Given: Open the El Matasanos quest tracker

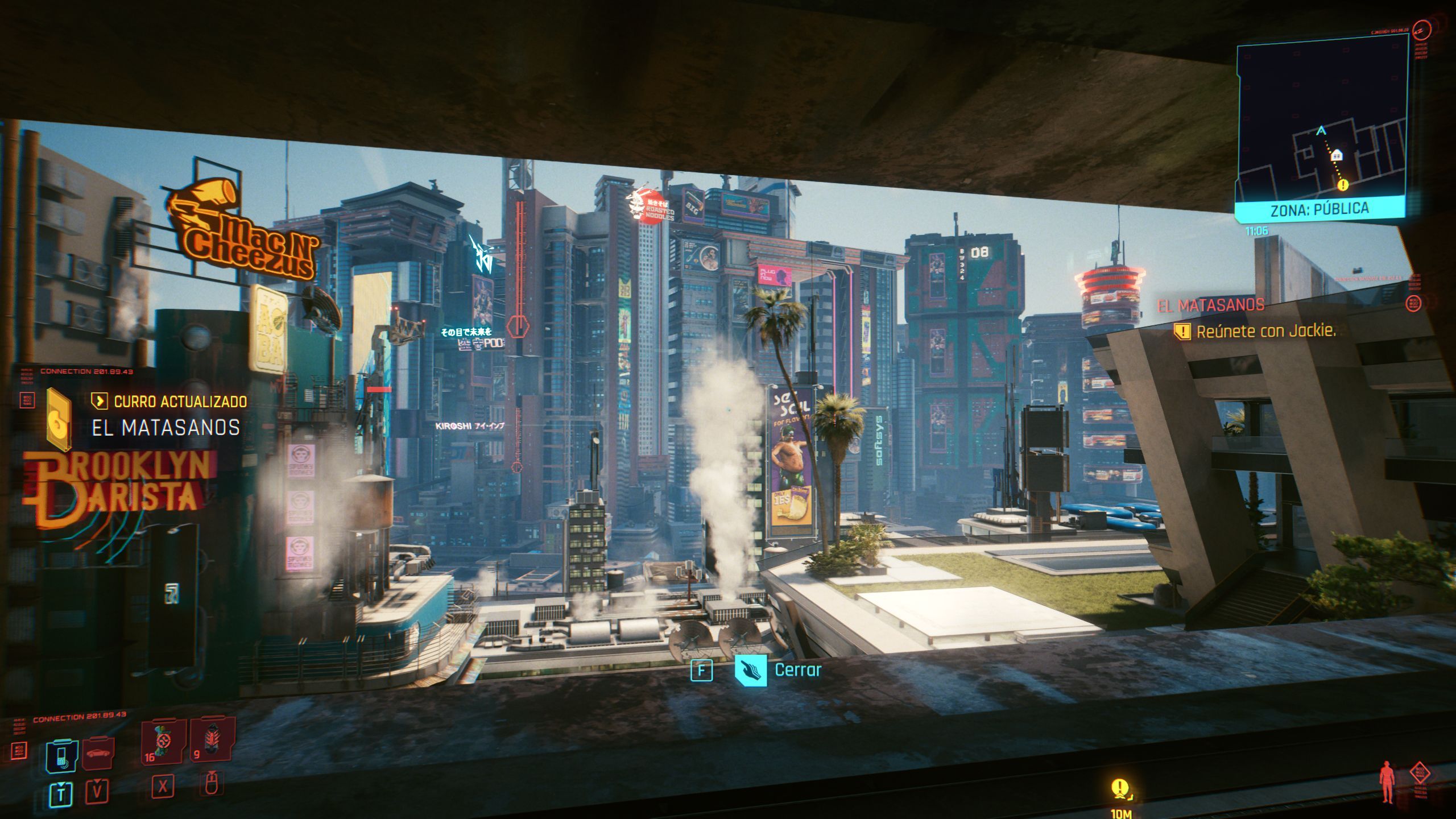Looking at the screenshot, I should click(x=1211, y=305).
